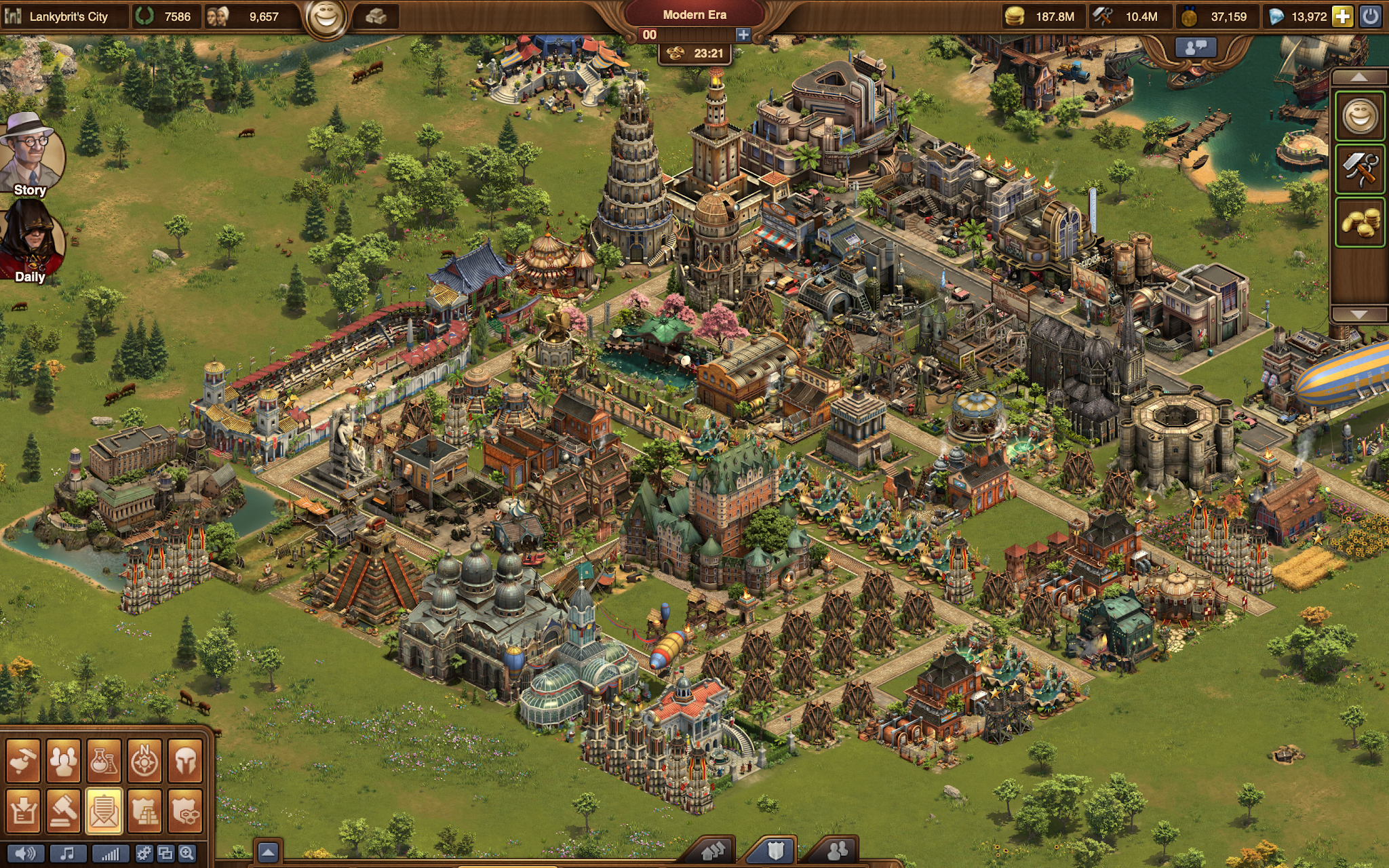1389x868 pixels.
Task: Add Forge Points with blue plus
Action: [x=743, y=35]
